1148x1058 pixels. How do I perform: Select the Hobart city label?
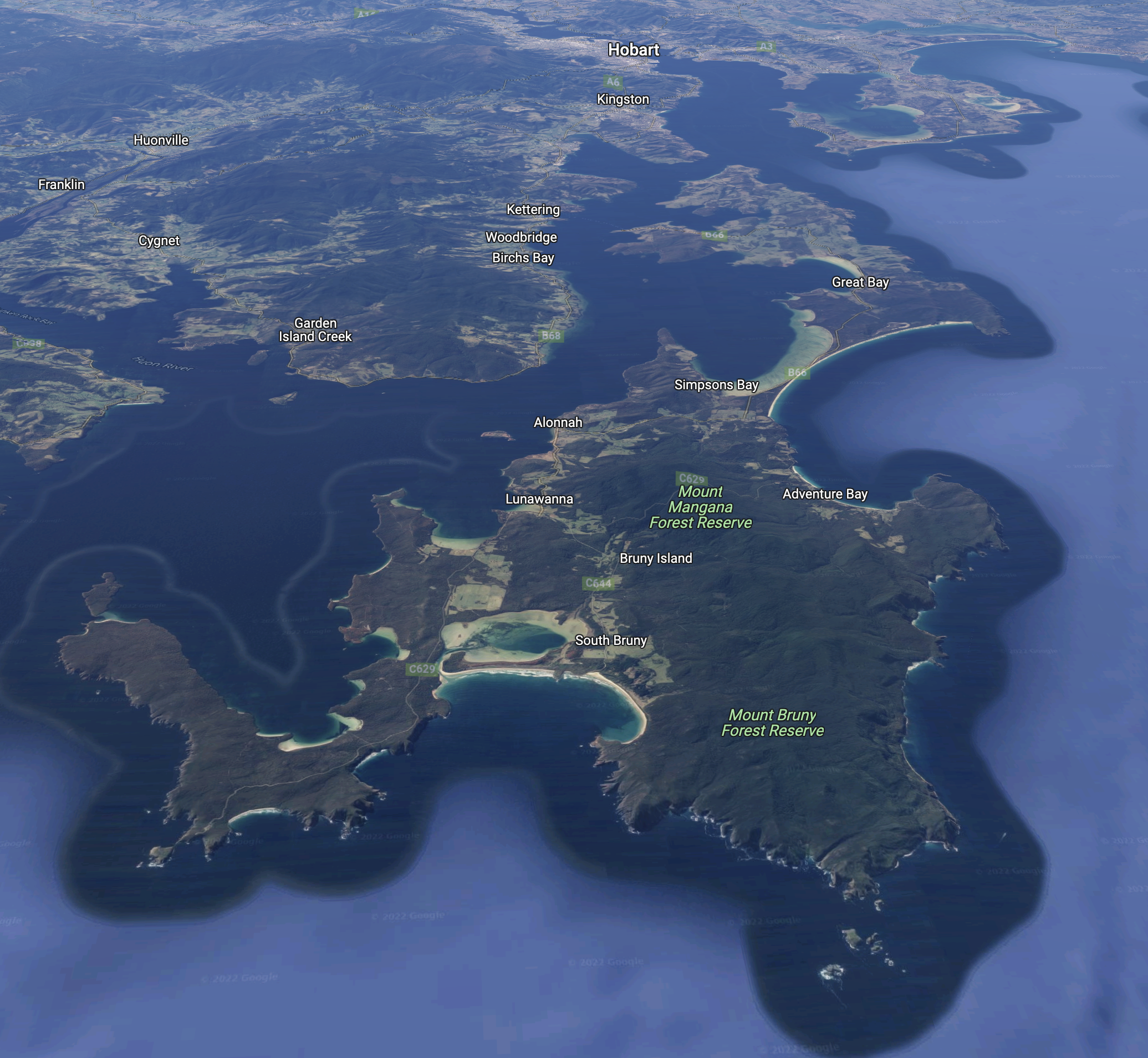(x=633, y=50)
